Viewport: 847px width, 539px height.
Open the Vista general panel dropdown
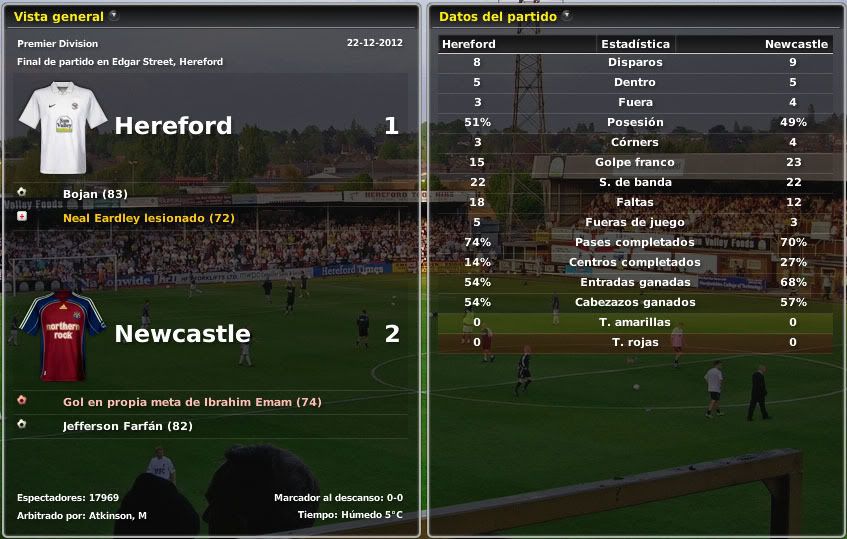pos(113,16)
